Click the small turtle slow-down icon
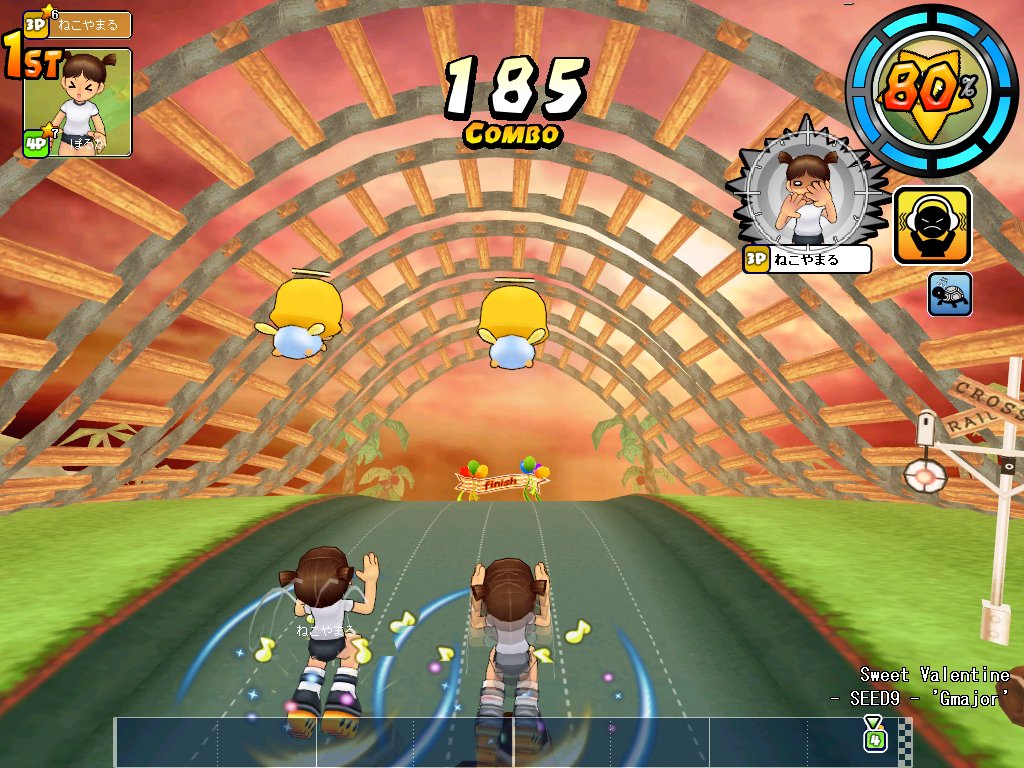 coord(949,294)
